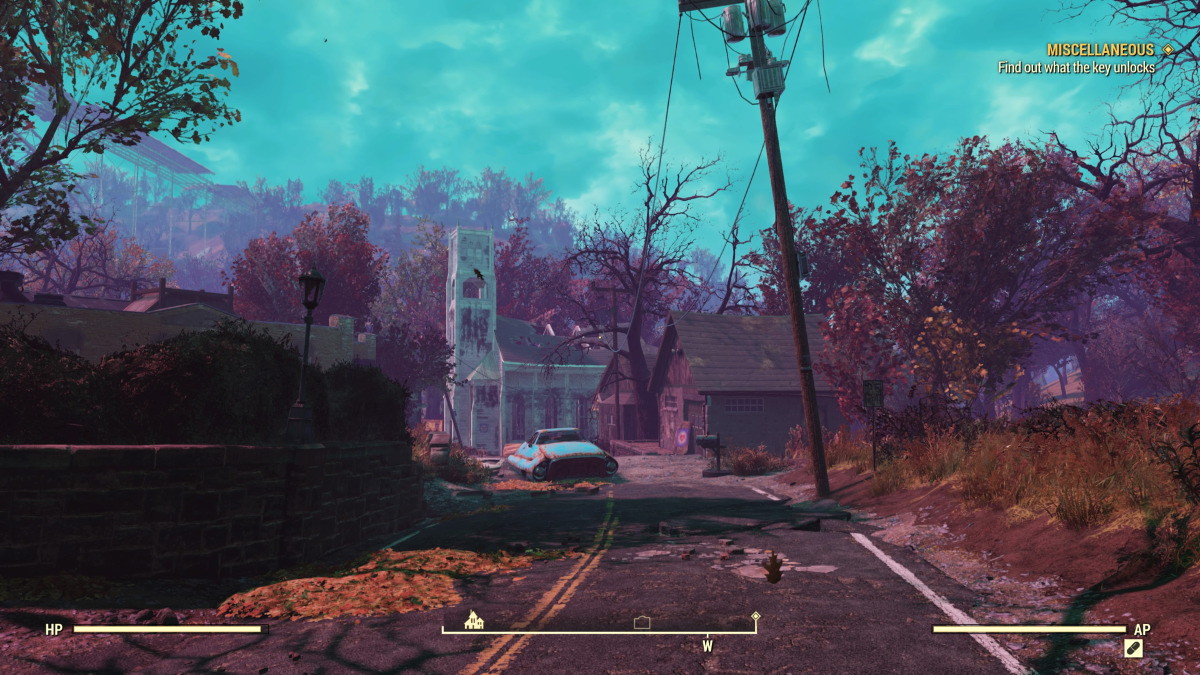Click the diamond quest marker on the compass
The height and width of the screenshot is (675, 1200).
coord(756,619)
